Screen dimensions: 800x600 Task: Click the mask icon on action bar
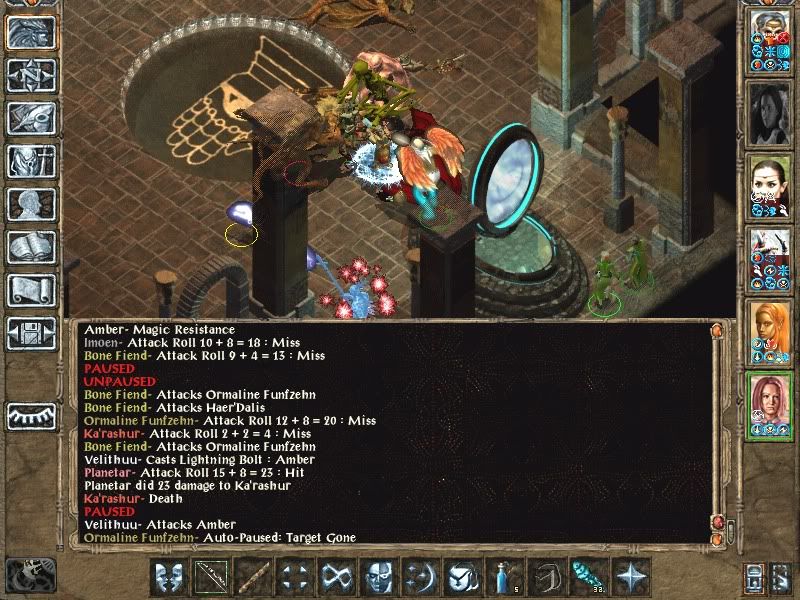(169, 576)
